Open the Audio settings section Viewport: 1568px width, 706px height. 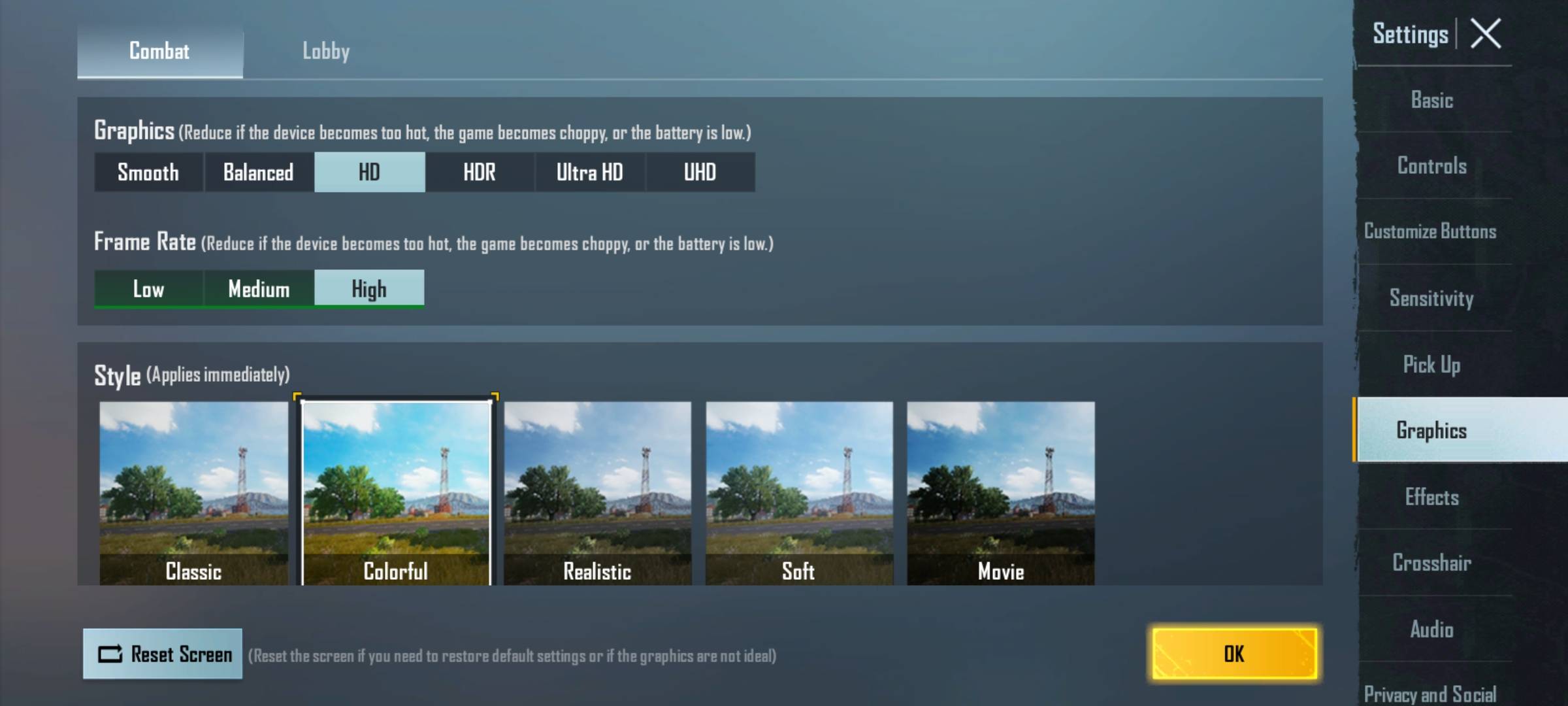point(1432,629)
